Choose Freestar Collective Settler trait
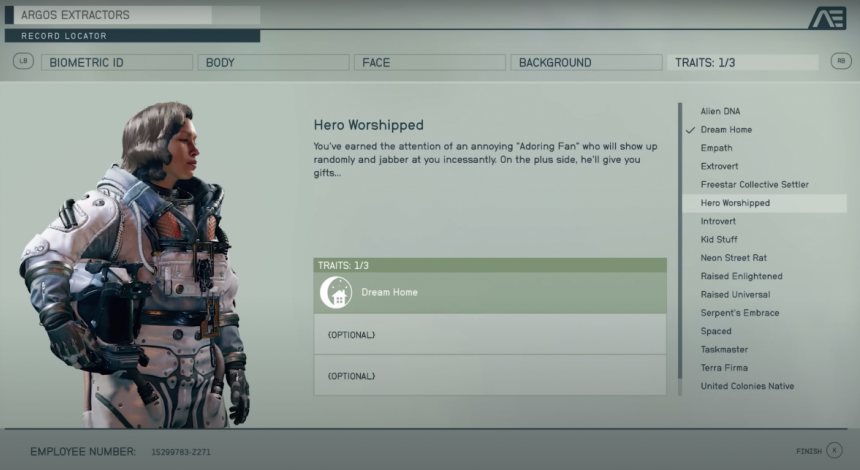This screenshot has height=470, width=860. tap(754, 185)
